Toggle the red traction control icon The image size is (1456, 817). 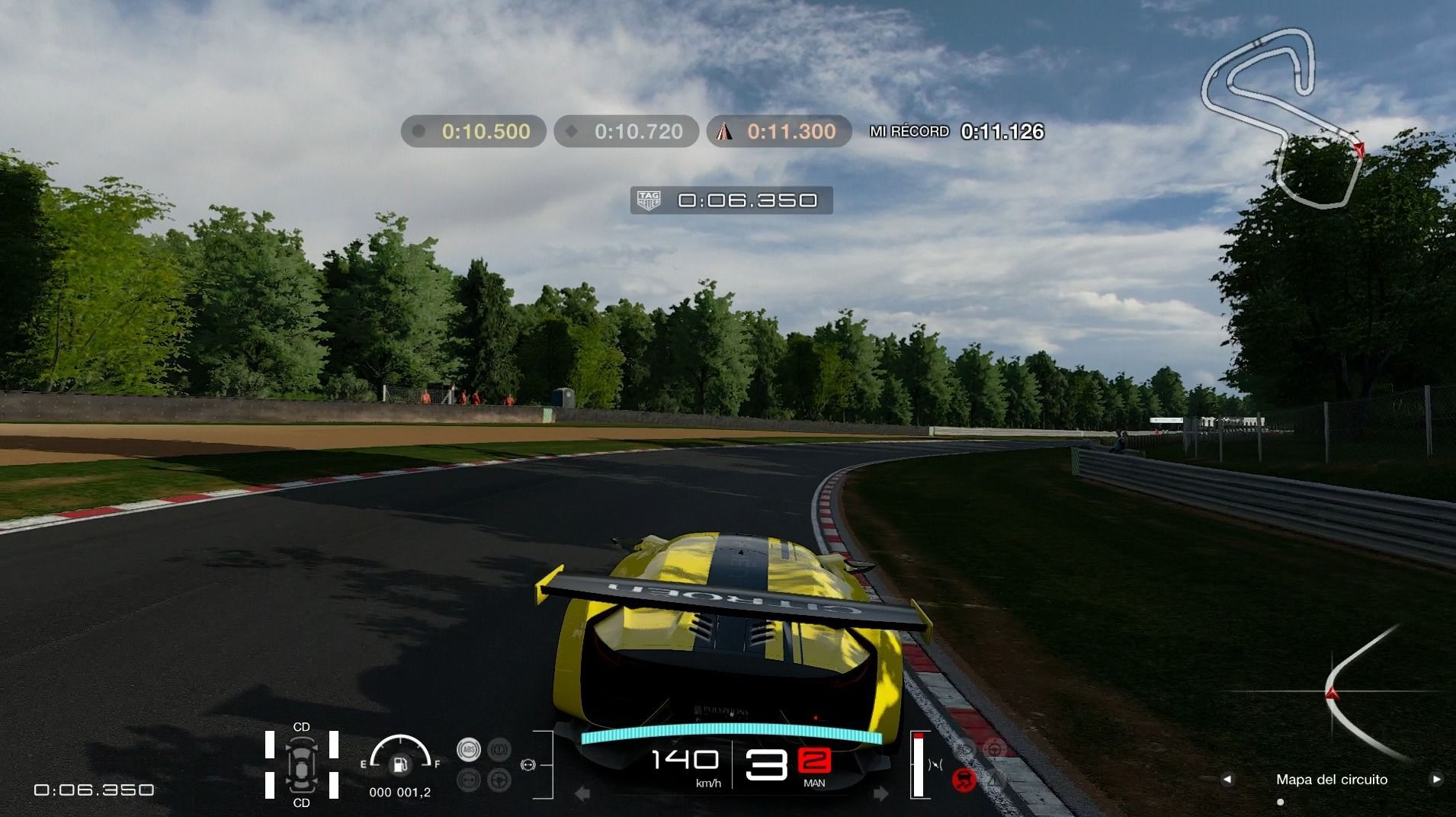tap(964, 780)
